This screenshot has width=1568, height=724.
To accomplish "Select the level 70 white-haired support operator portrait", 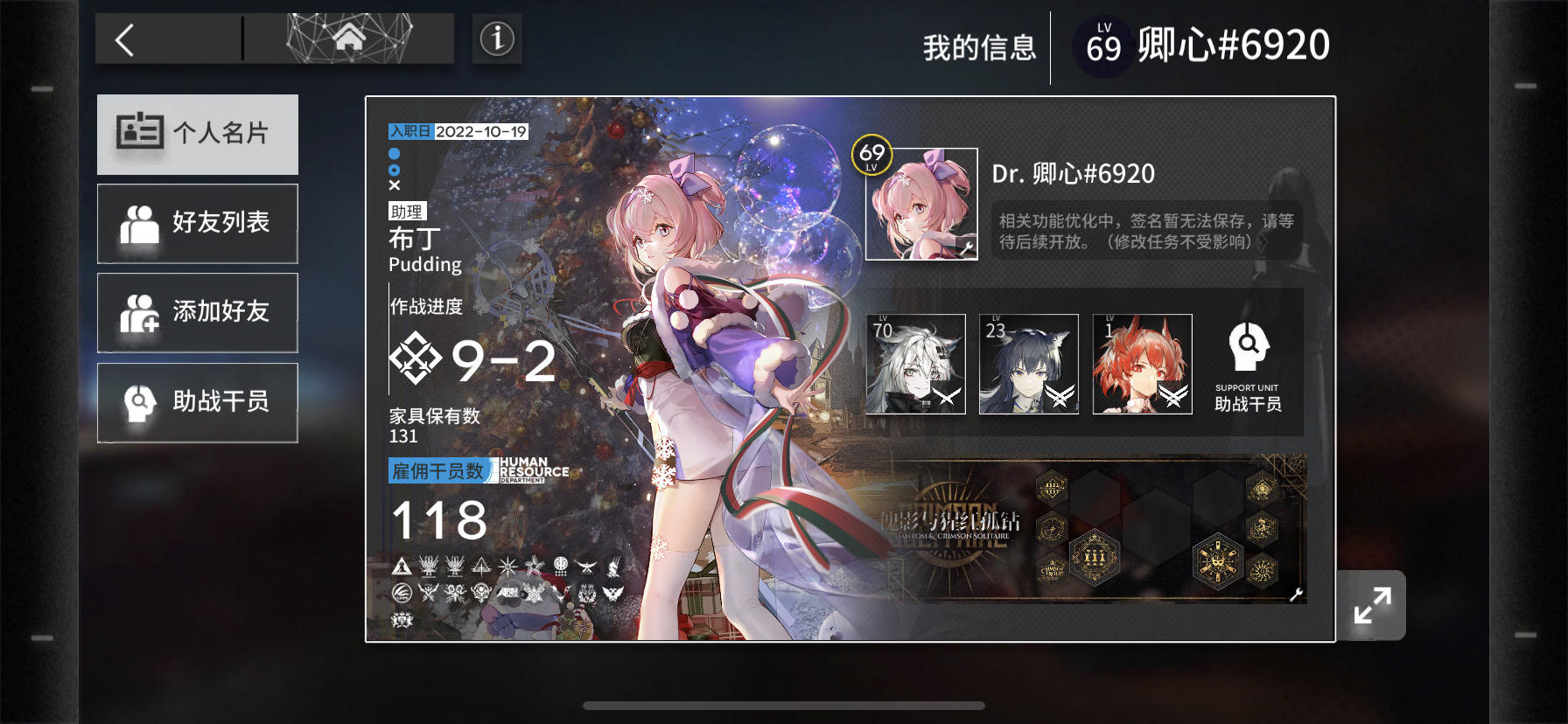I will click(x=916, y=364).
